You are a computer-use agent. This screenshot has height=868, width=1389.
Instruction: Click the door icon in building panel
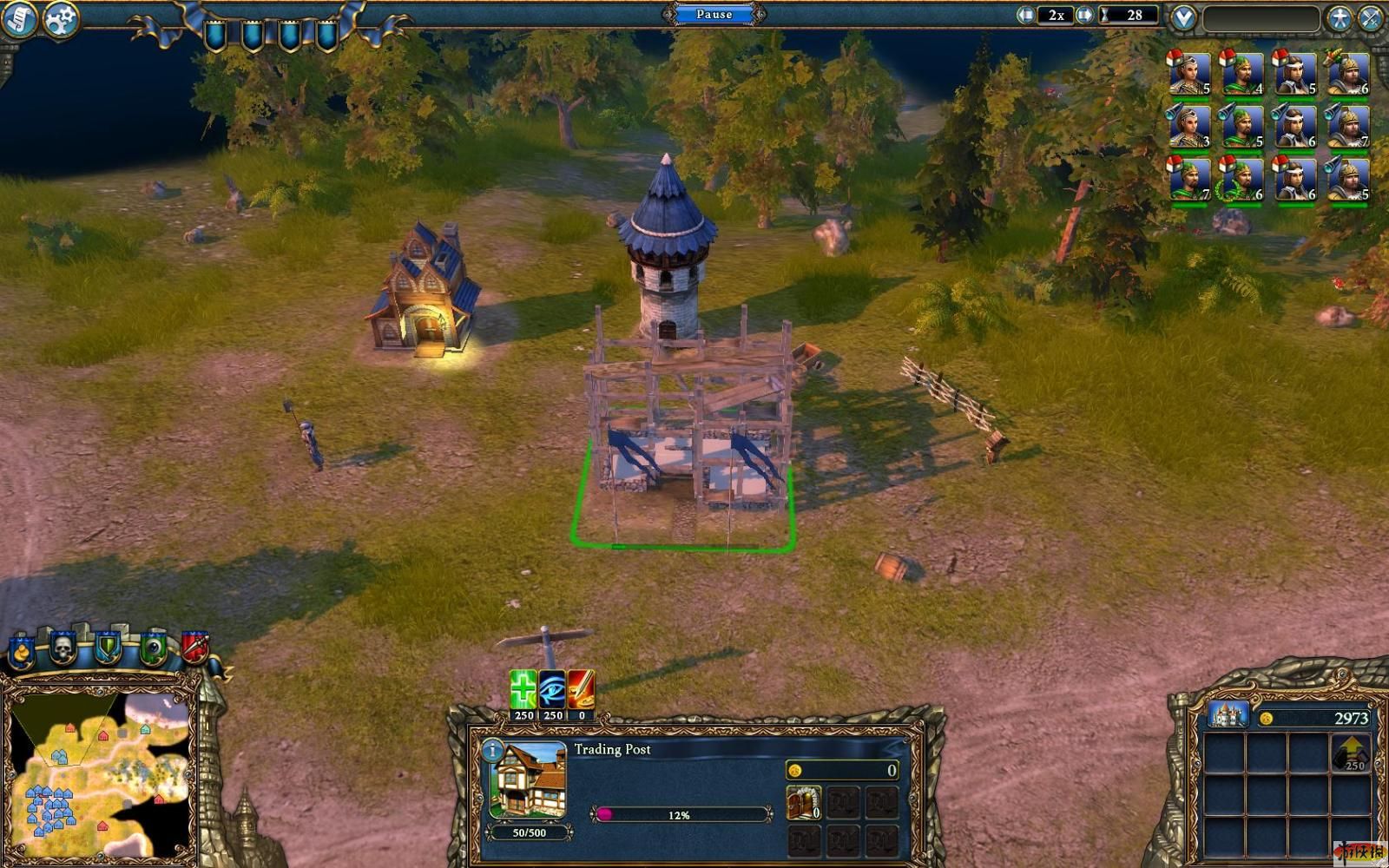click(x=803, y=802)
